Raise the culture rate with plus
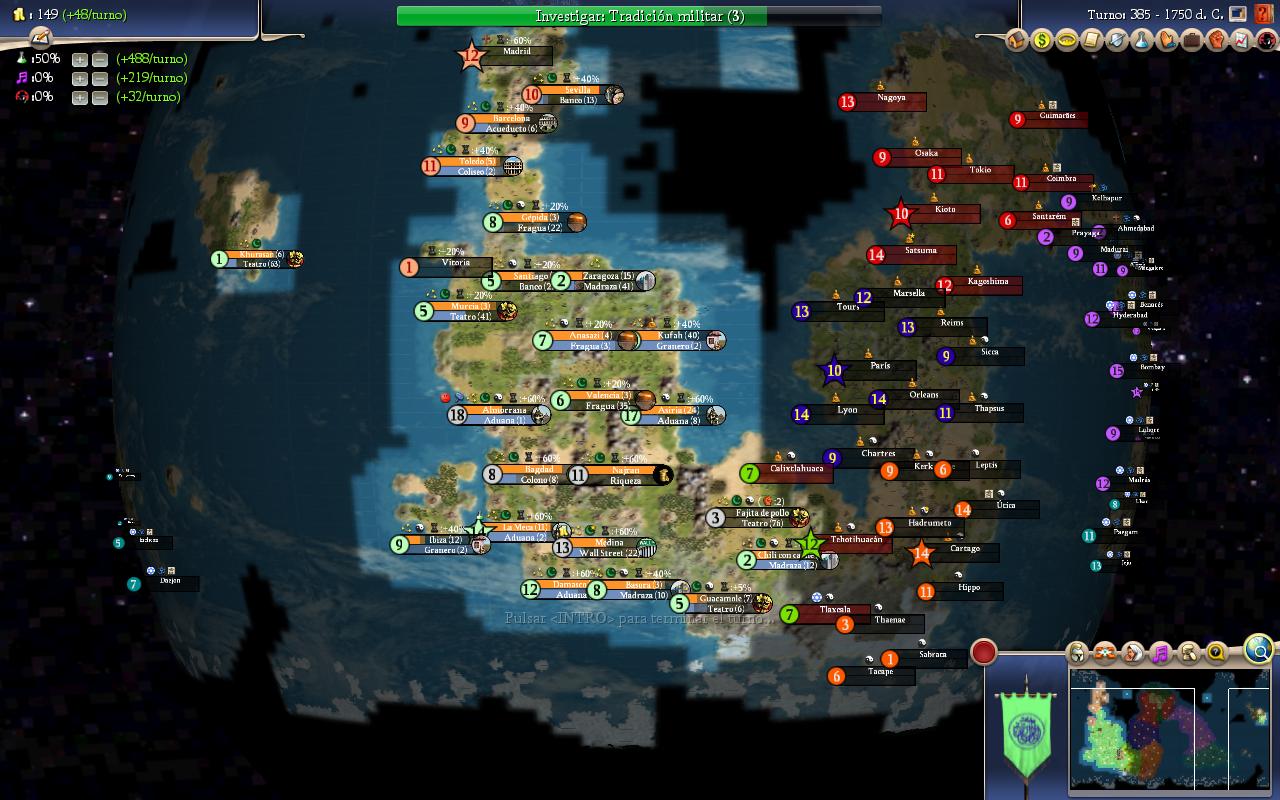1280x800 pixels. pos(80,78)
